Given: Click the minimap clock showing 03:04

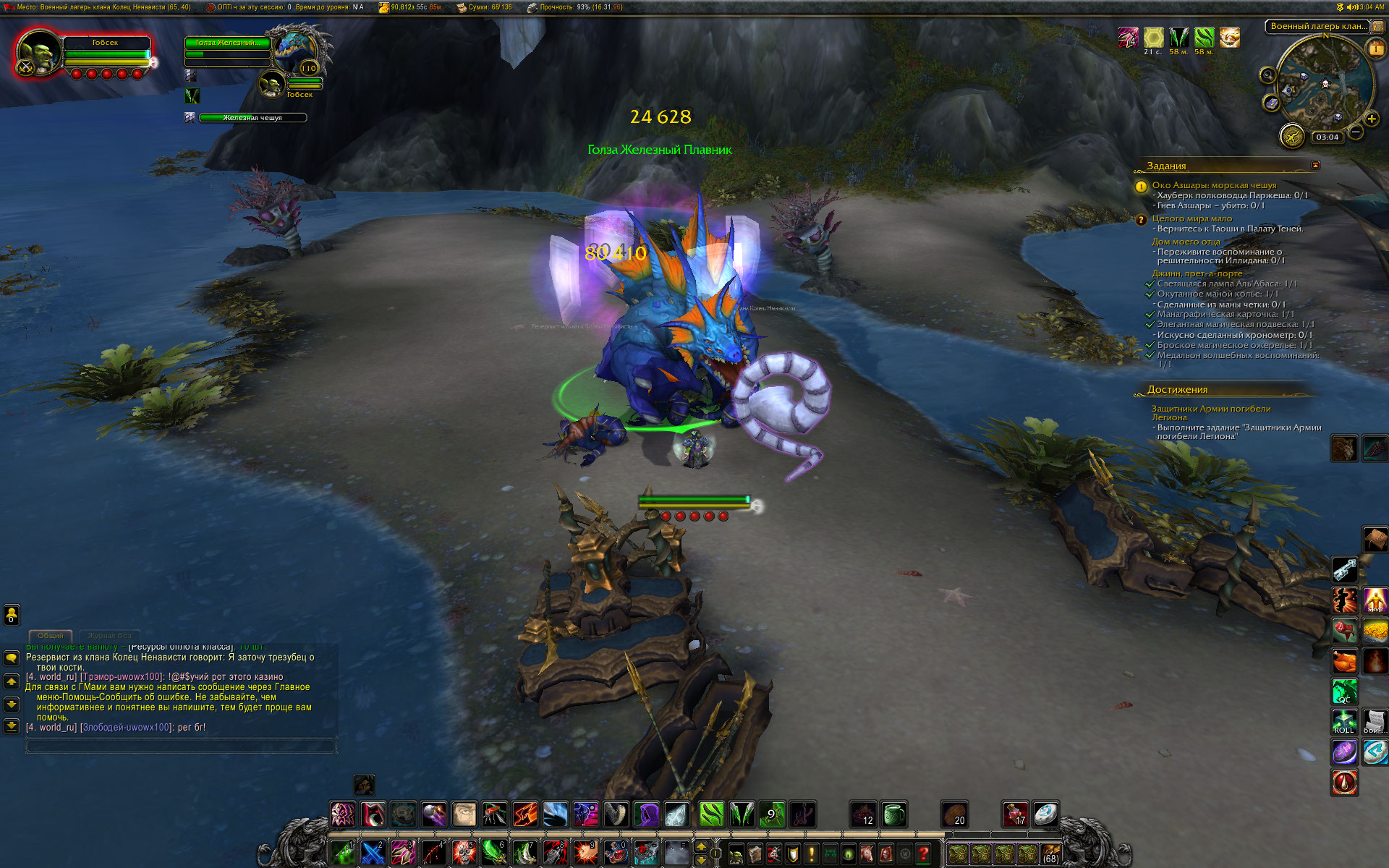Looking at the screenshot, I should point(1327,137).
